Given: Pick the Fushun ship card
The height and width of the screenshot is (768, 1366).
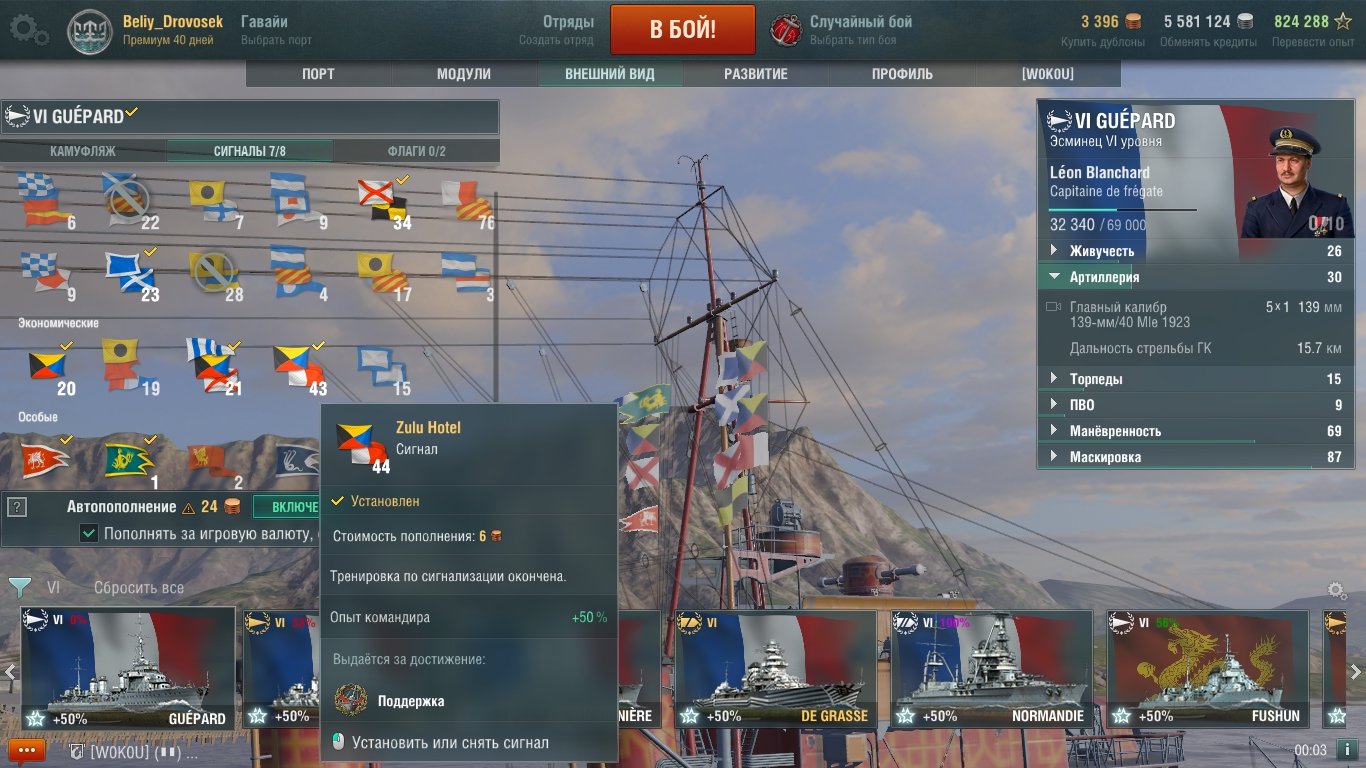Looking at the screenshot, I should tap(1207, 668).
